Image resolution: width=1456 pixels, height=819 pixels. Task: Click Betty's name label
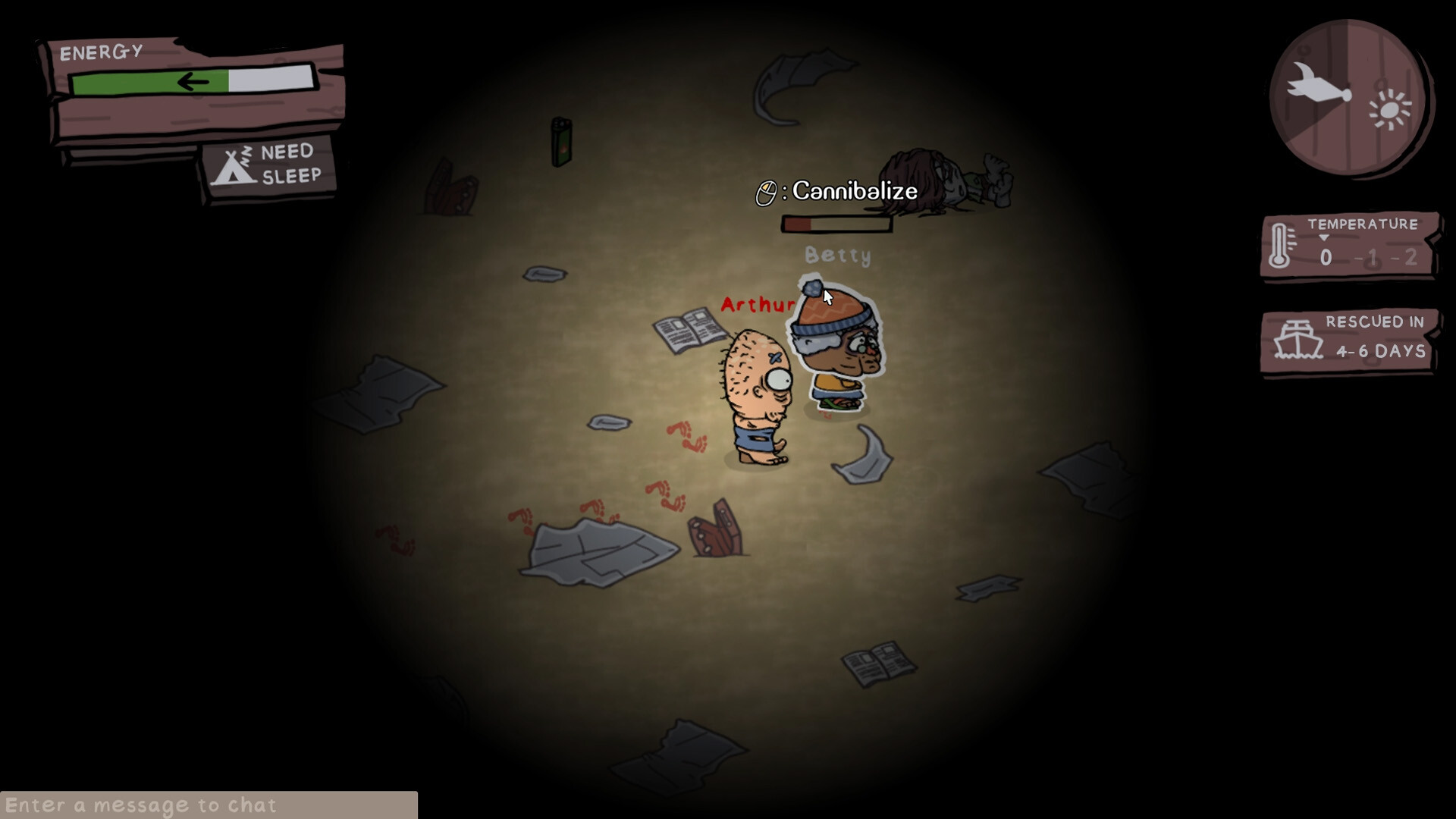(x=838, y=256)
